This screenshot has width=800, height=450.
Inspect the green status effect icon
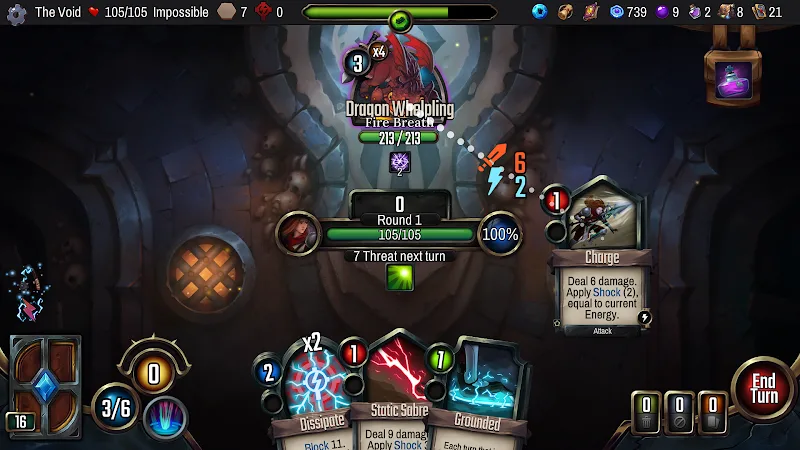400,277
